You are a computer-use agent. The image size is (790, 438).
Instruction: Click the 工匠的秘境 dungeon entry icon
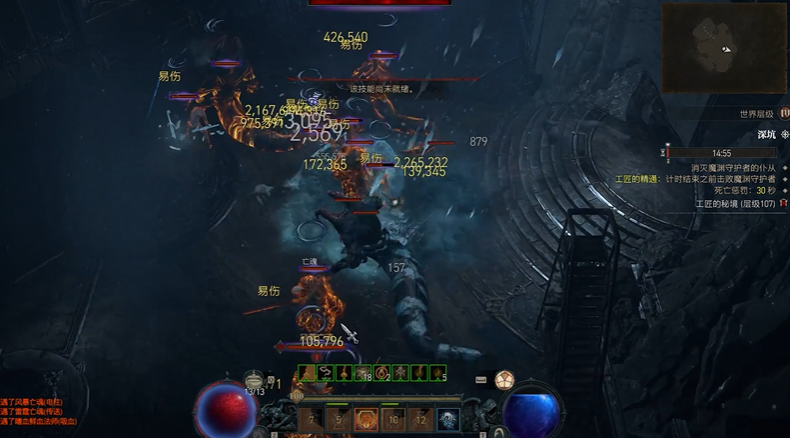click(x=783, y=204)
